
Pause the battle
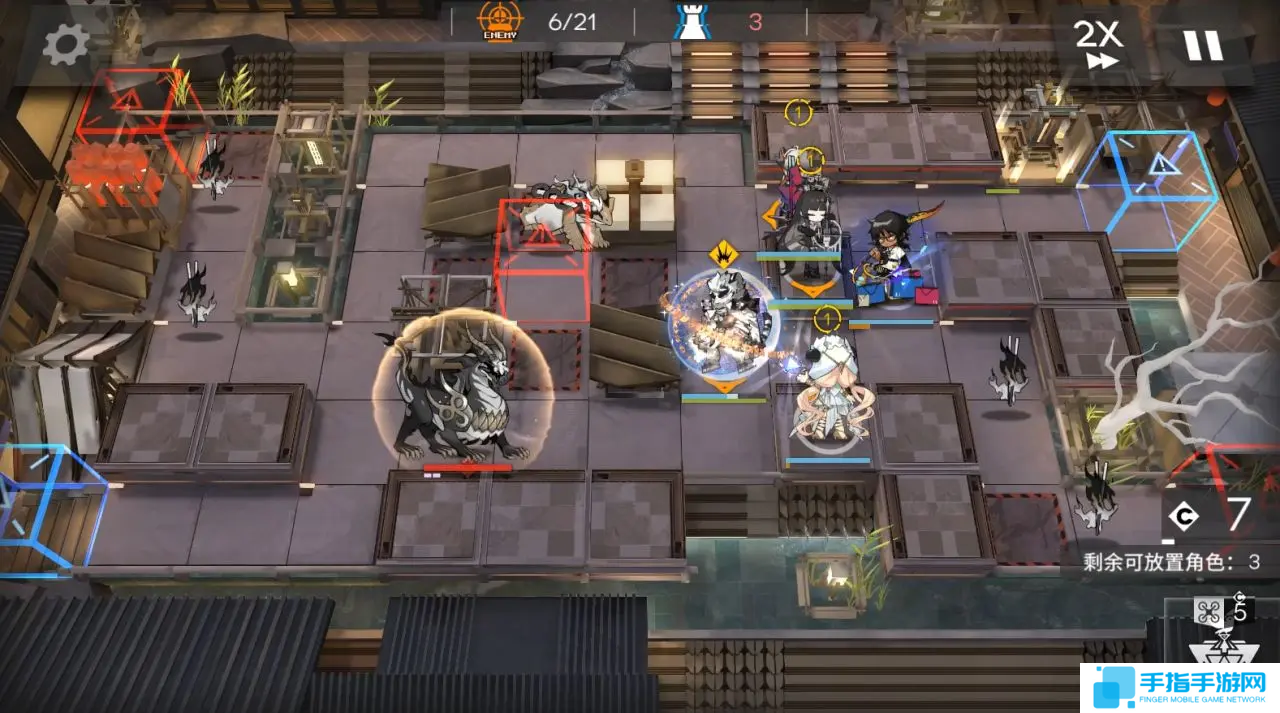pos(1203,45)
